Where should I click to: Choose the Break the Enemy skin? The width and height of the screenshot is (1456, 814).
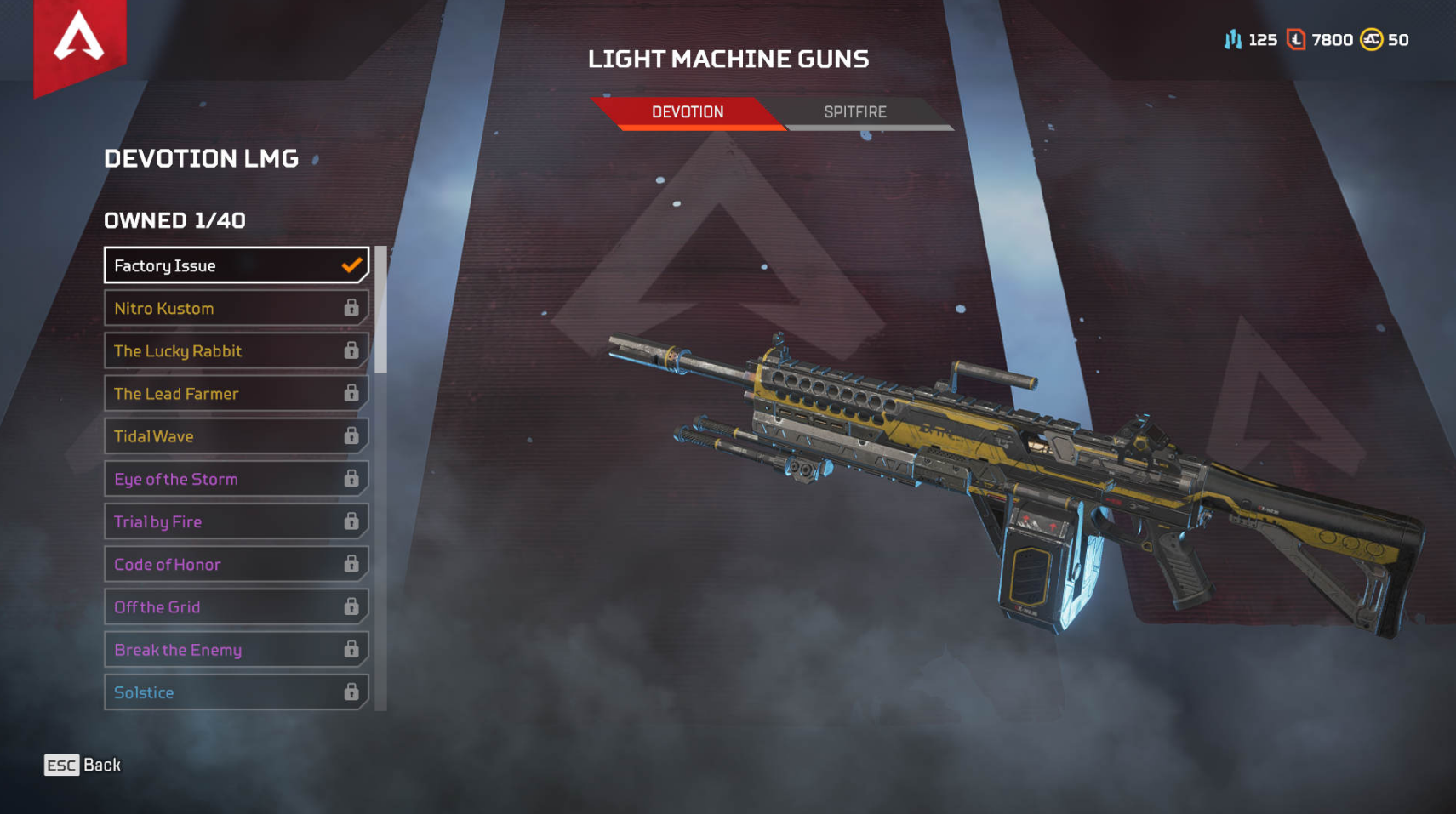tap(236, 650)
